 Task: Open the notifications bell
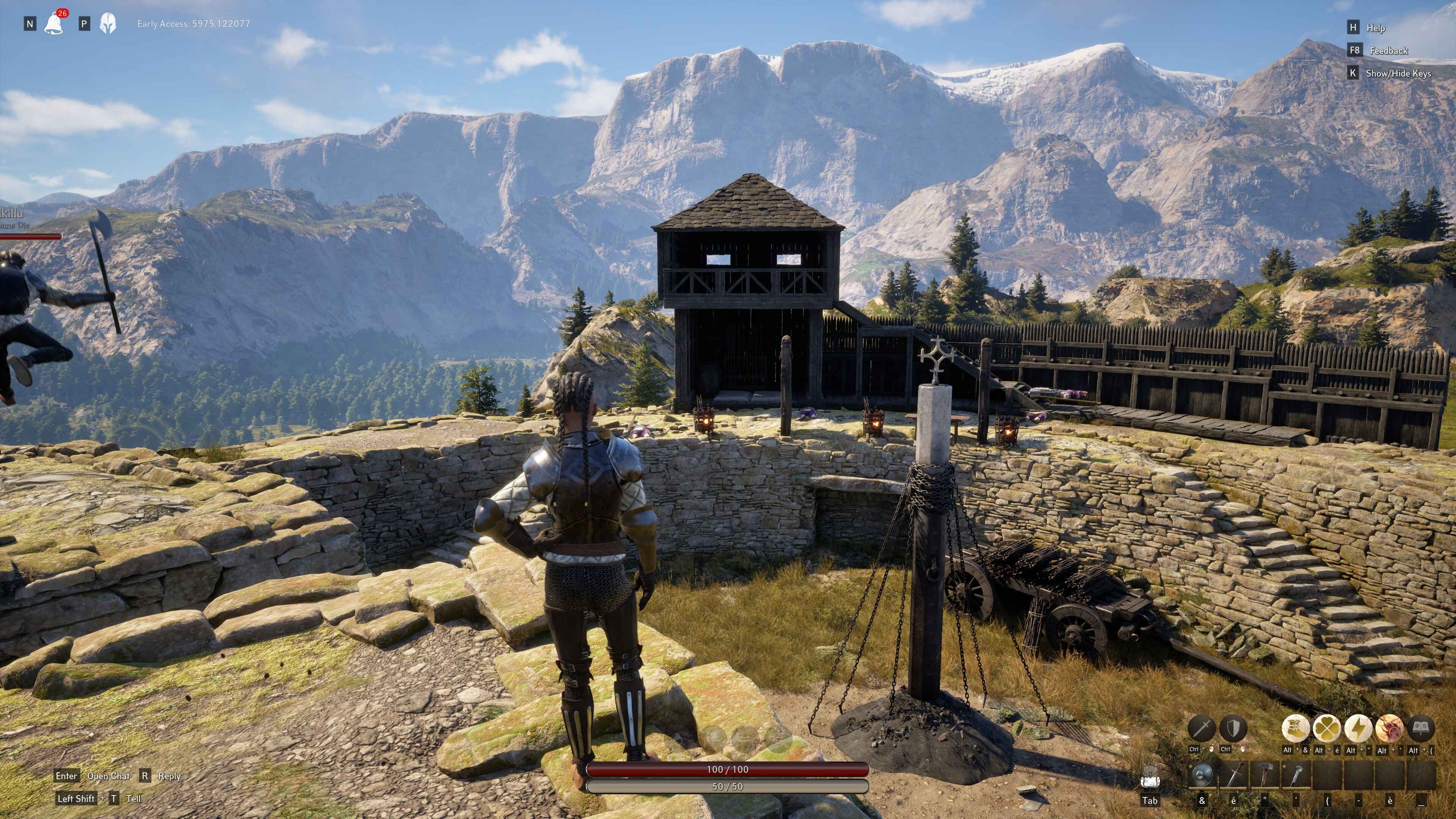coord(54,23)
